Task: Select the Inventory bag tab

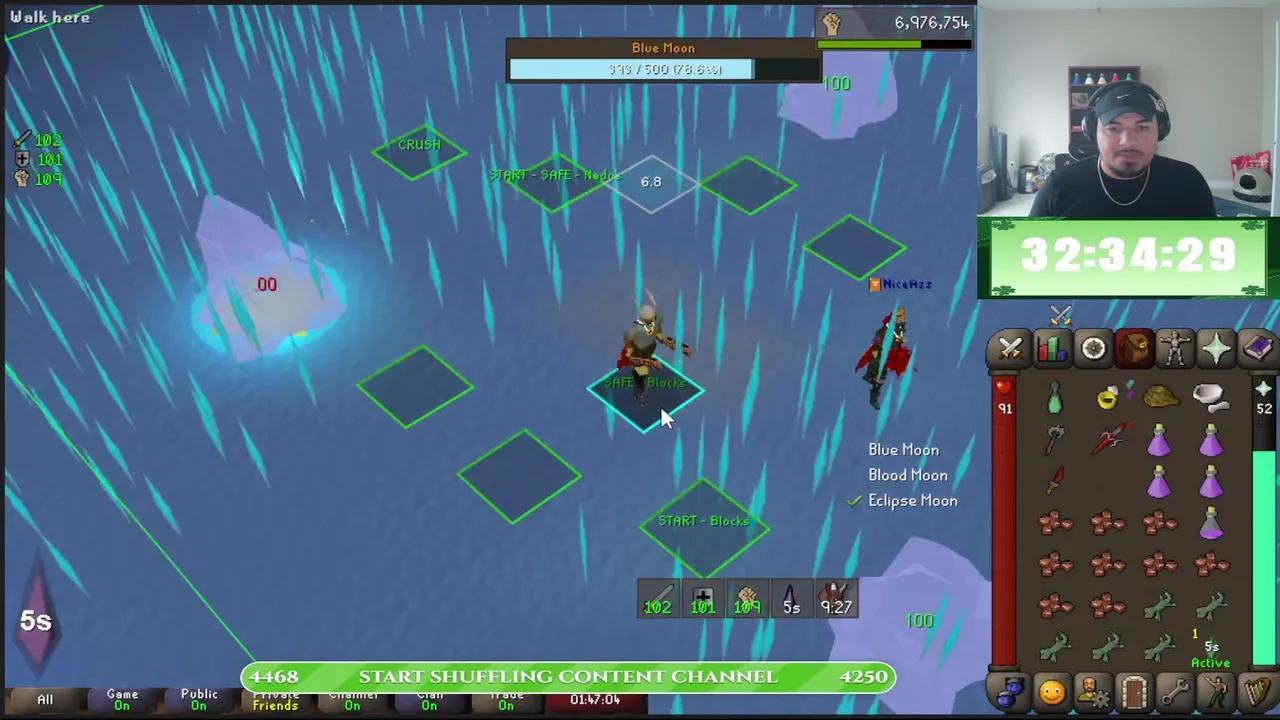Action: 1133,347
